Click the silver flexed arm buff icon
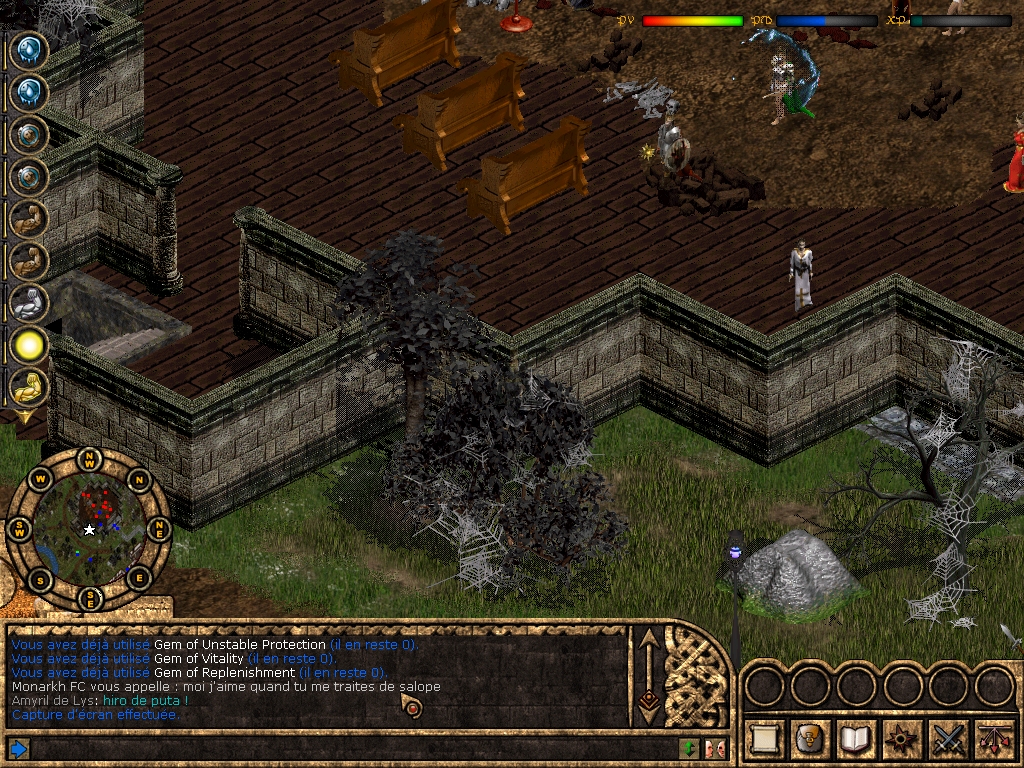Image resolution: width=1024 pixels, height=768 pixels. coord(29,303)
